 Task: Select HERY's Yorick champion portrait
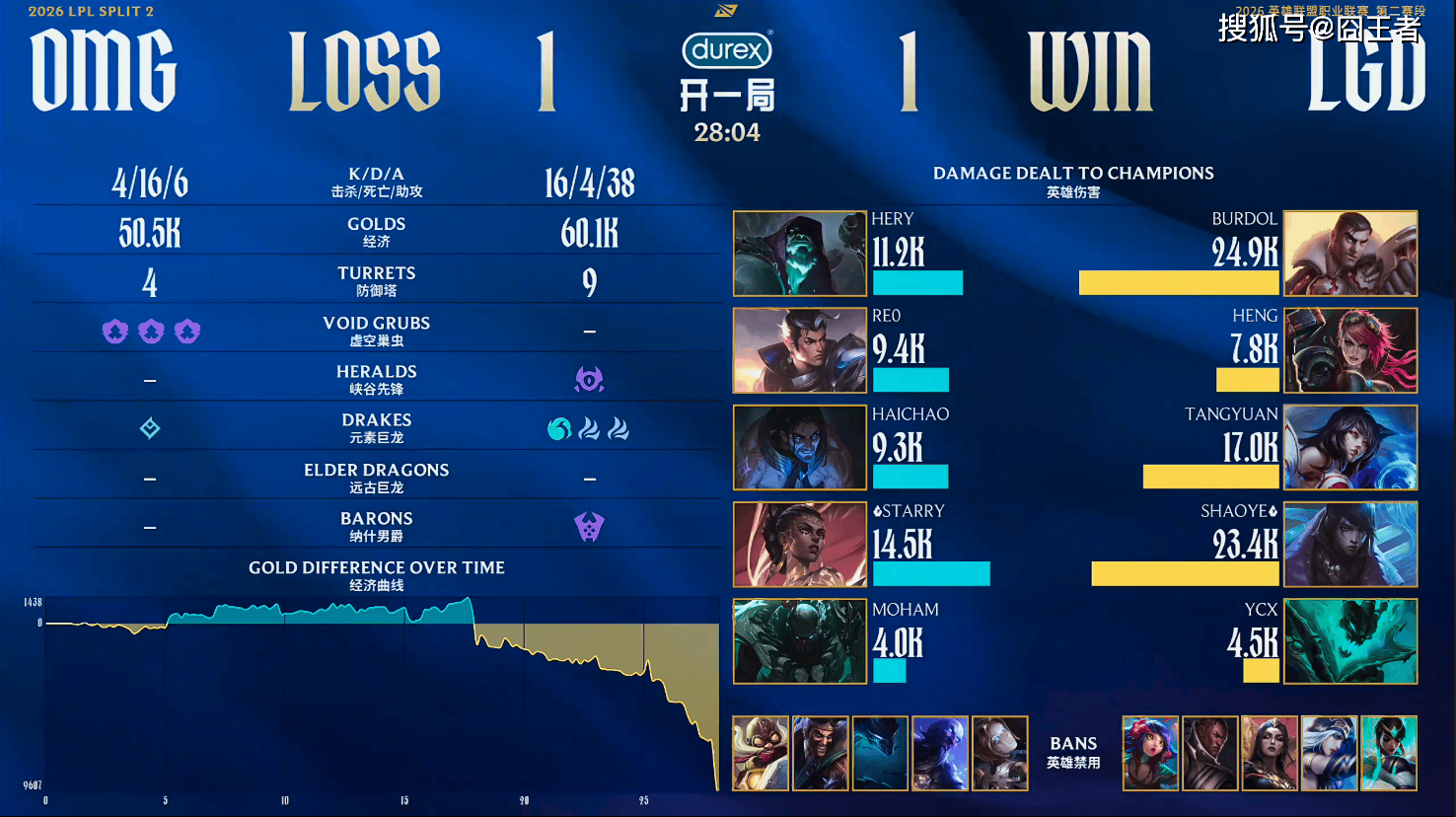(x=800, y=254)
